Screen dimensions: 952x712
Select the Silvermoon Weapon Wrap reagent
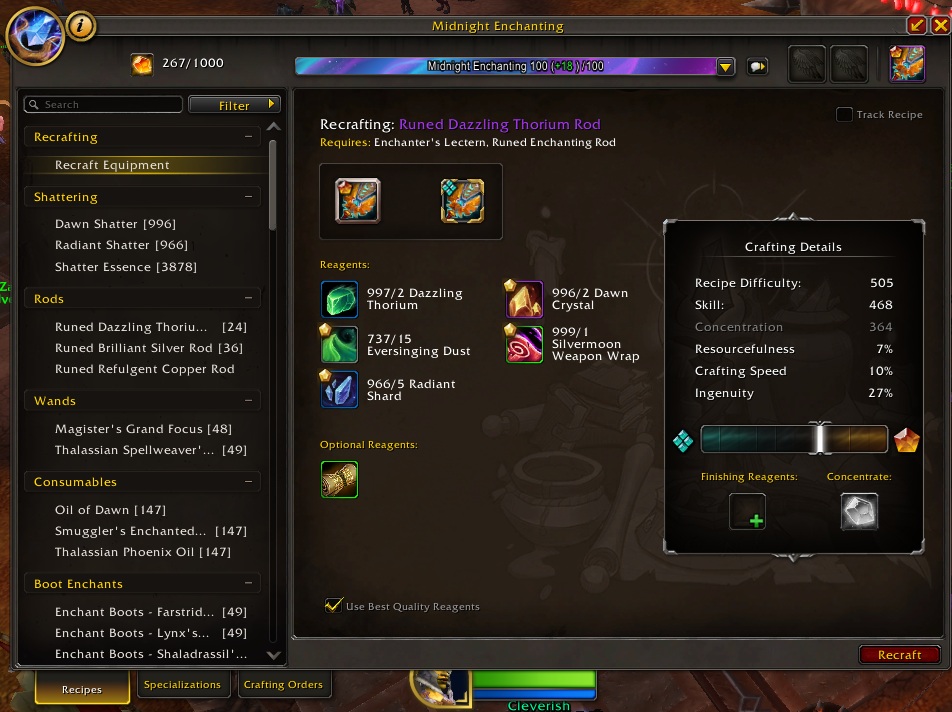[524, 344]
